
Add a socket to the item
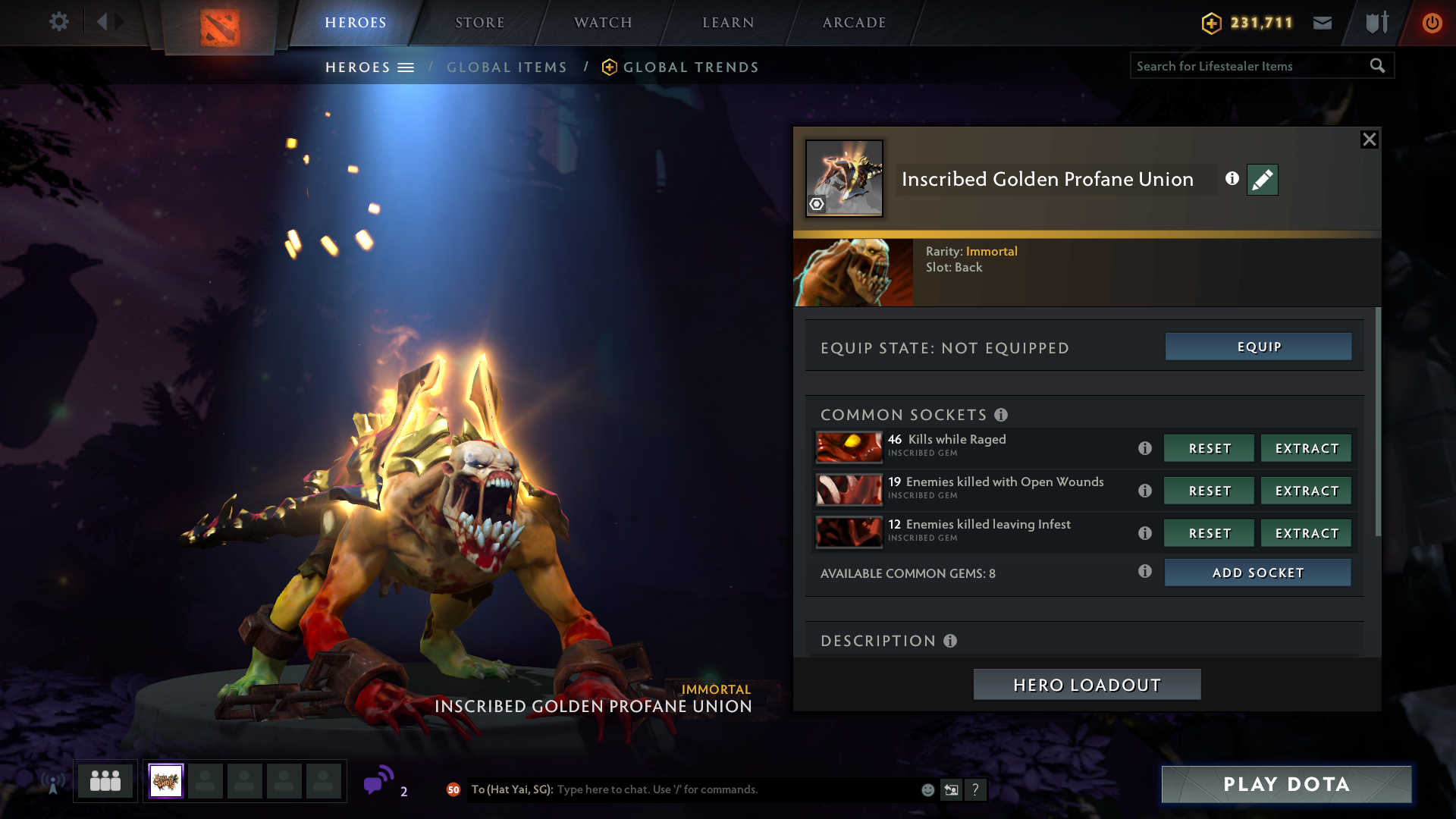(x=1257, y=573)
